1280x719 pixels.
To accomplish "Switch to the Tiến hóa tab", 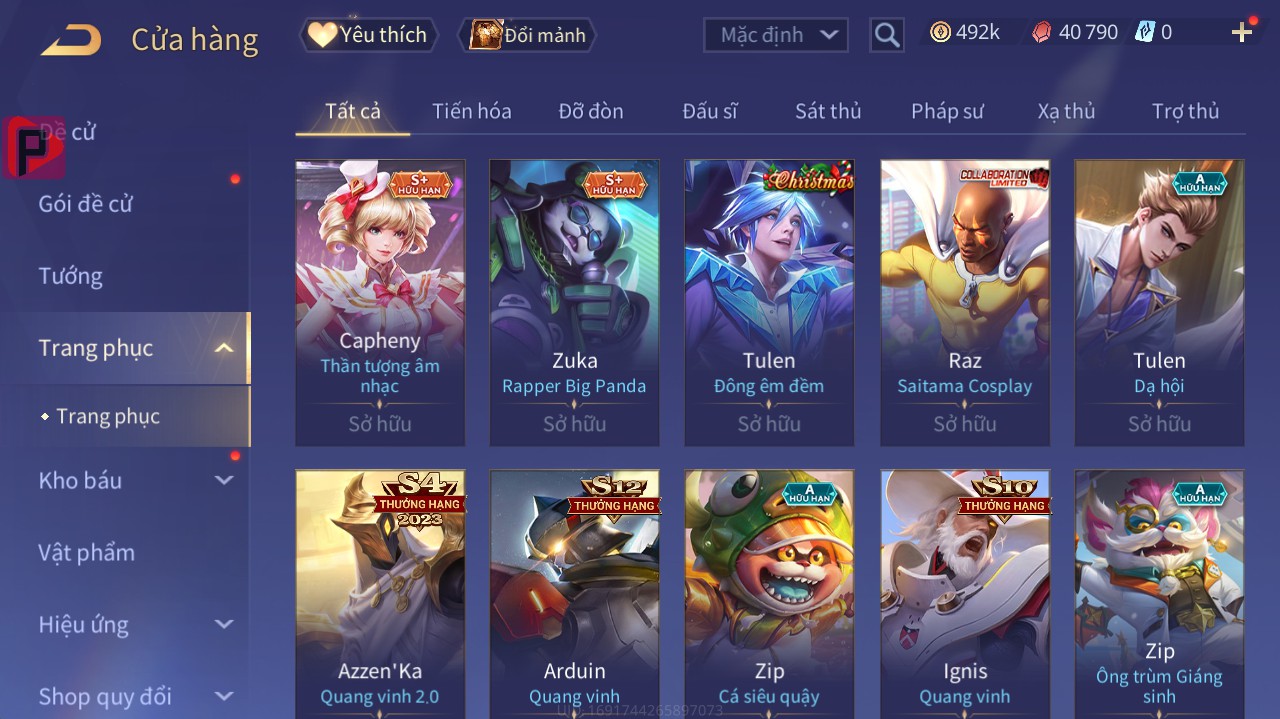I will click(471, 111).
